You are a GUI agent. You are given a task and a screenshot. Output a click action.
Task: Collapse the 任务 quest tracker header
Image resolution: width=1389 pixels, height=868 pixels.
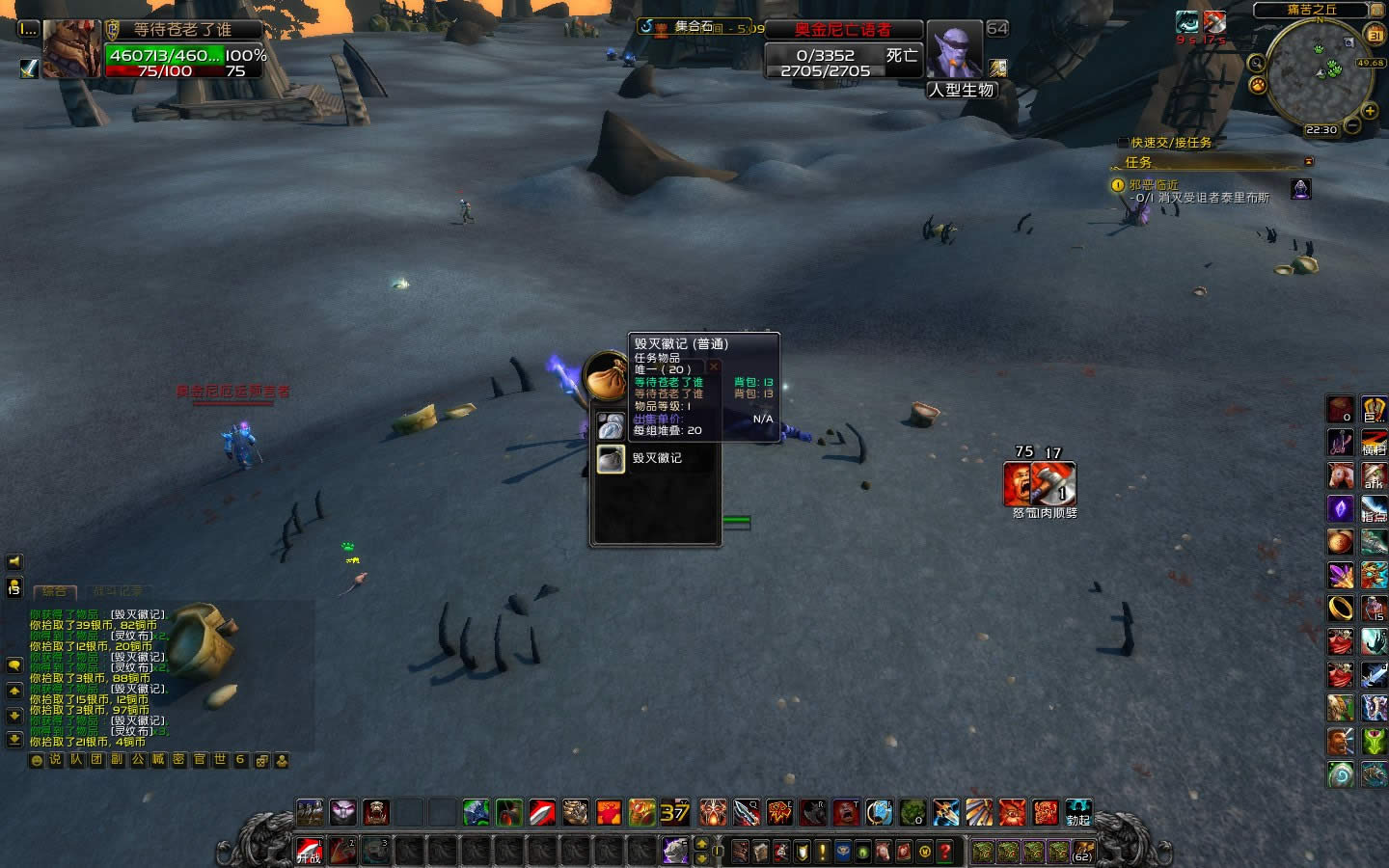click(1309, 162)
